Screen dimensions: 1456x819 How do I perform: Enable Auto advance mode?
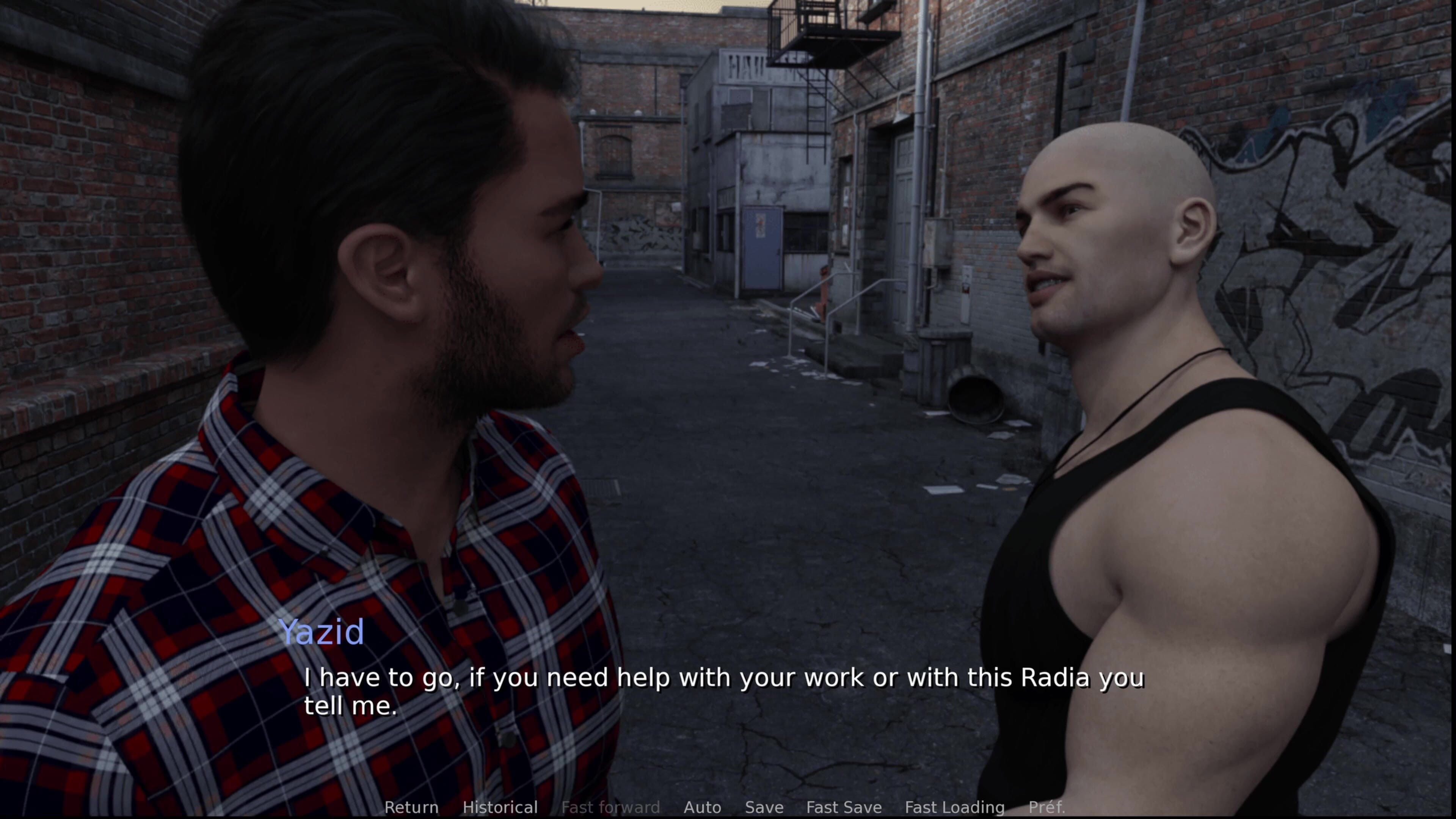point(702,807)
